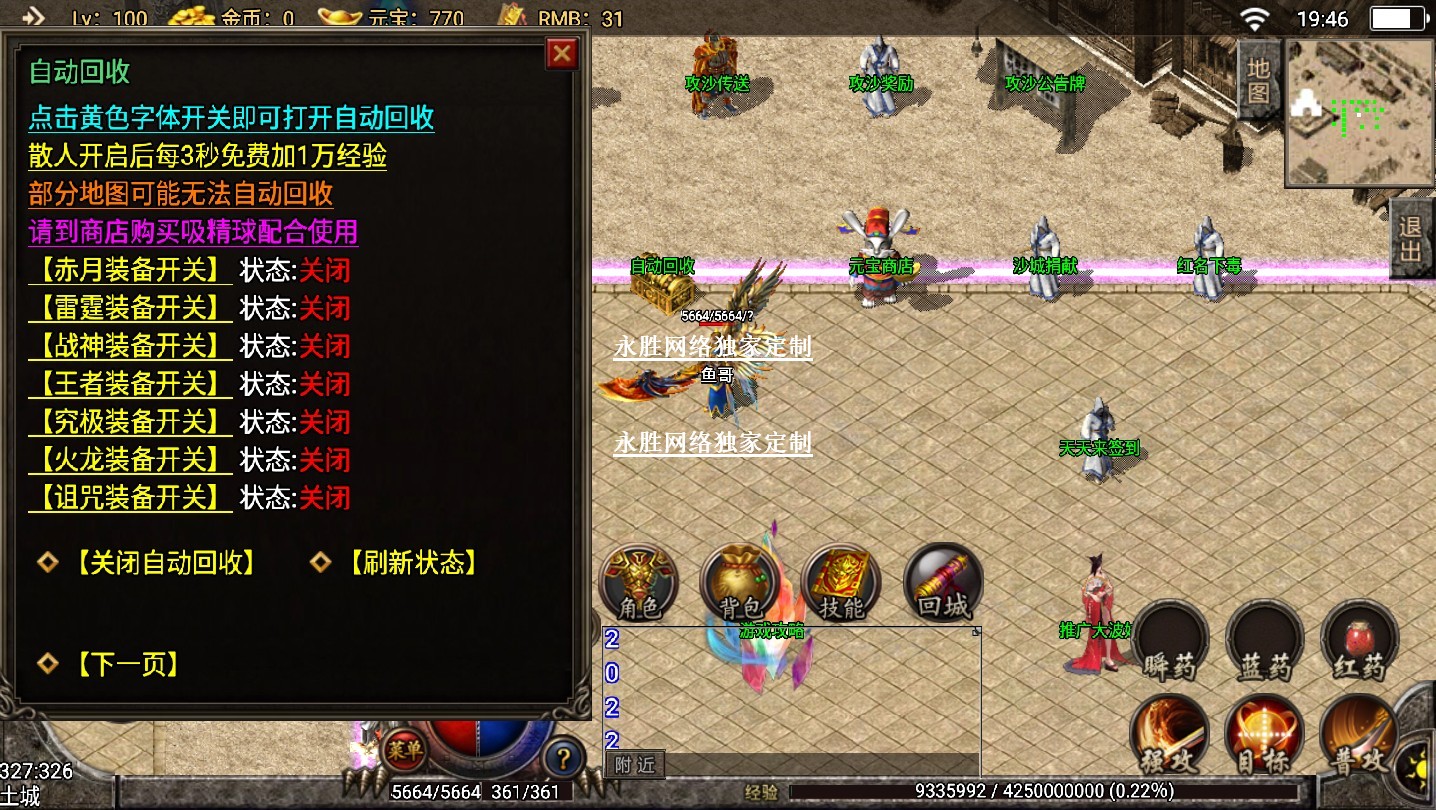Open the 技能 skills book
Screen dimensions: 1436x810
click(841, 583)
